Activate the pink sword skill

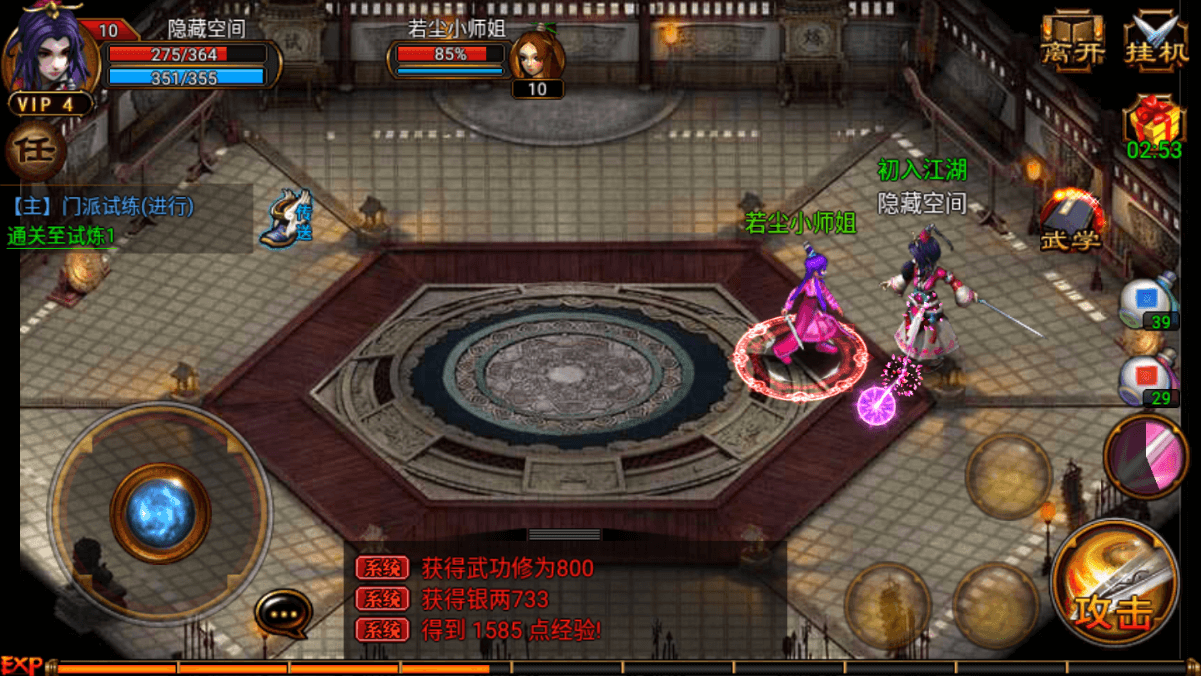pos(1146,456)
